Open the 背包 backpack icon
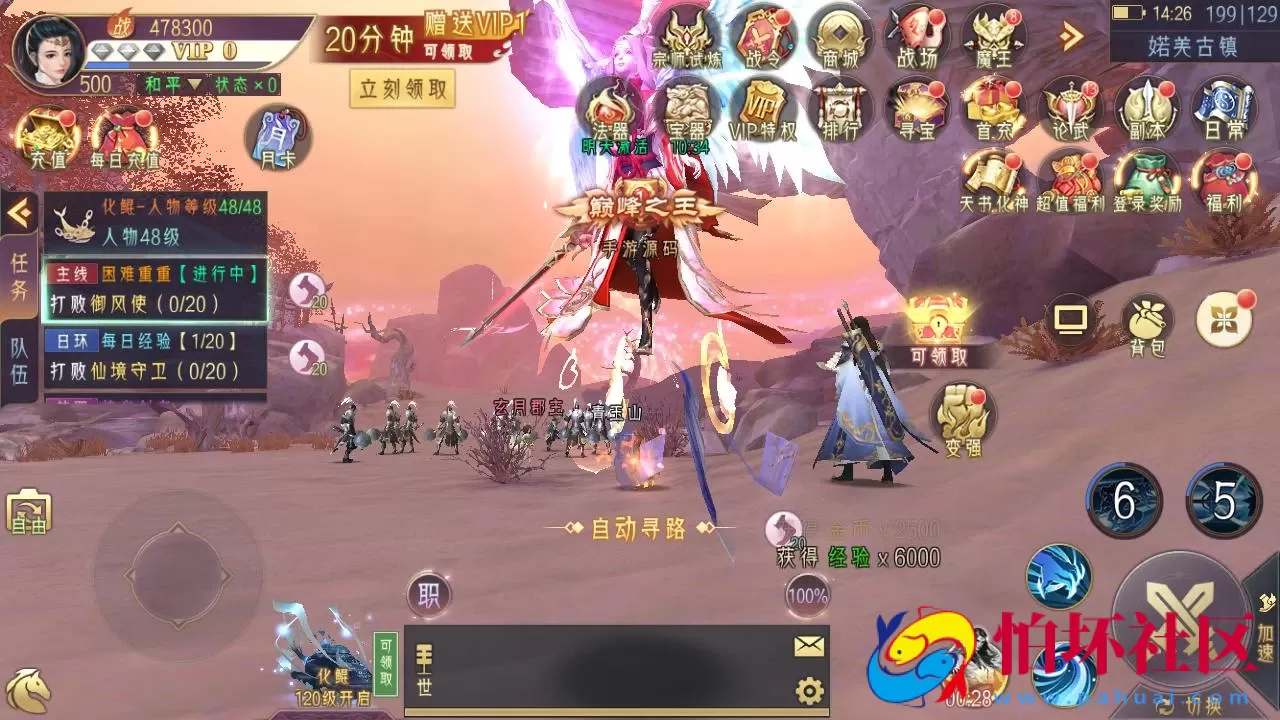 tap(1148, 320)
